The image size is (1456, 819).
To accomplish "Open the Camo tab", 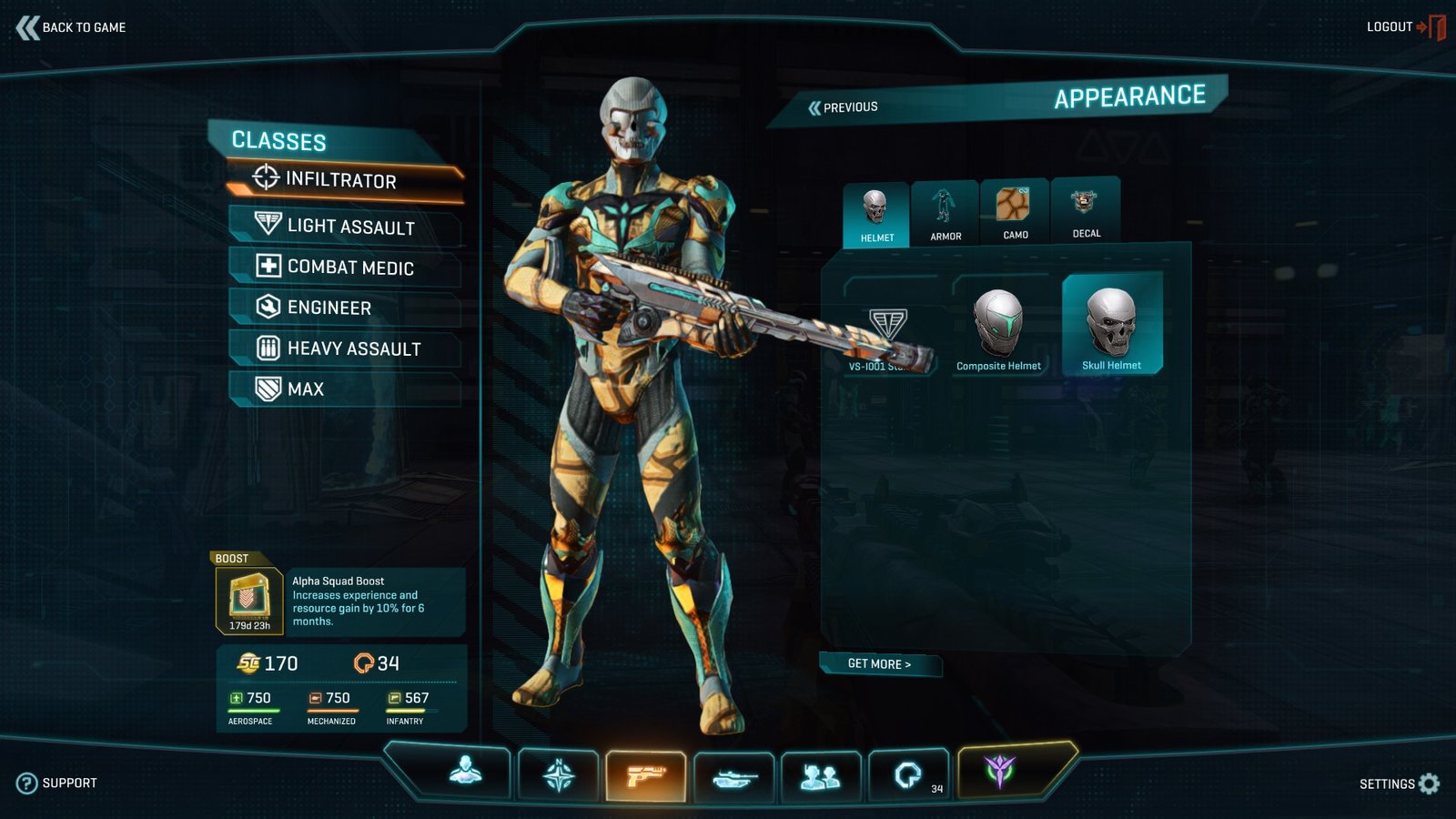I will point(1015,212).
